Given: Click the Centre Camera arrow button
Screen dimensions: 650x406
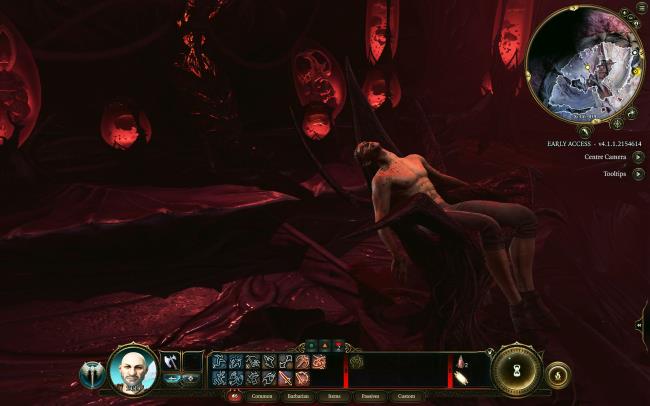Looking at the screenshot, I should click(x=638, y=157).
